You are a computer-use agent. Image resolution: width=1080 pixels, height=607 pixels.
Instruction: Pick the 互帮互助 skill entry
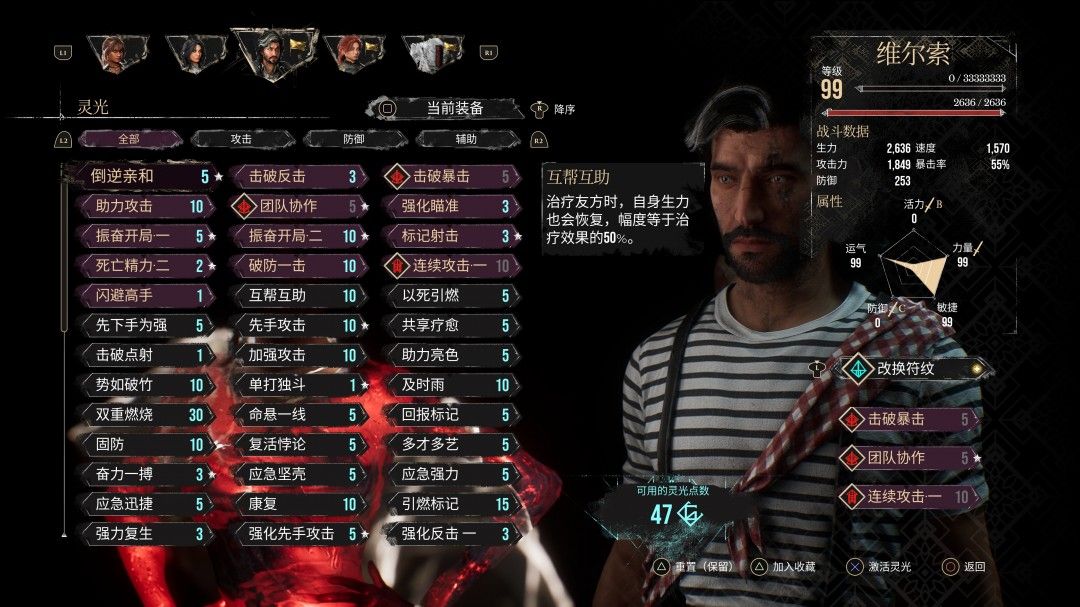[x=295, y=295]
